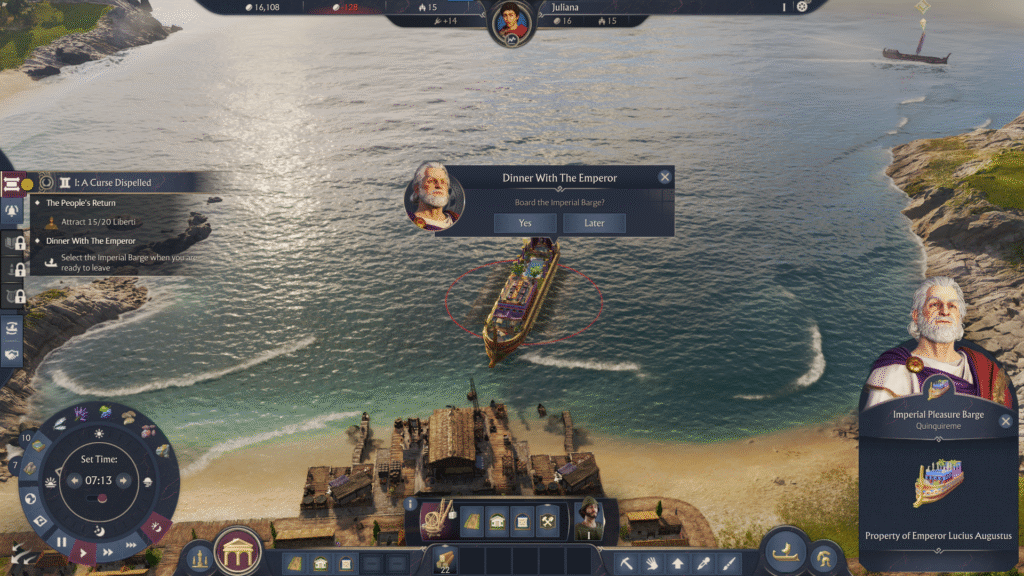Open the settings gear in the top bar
This screenshot has width=1024, height=576.
point(801,7)
